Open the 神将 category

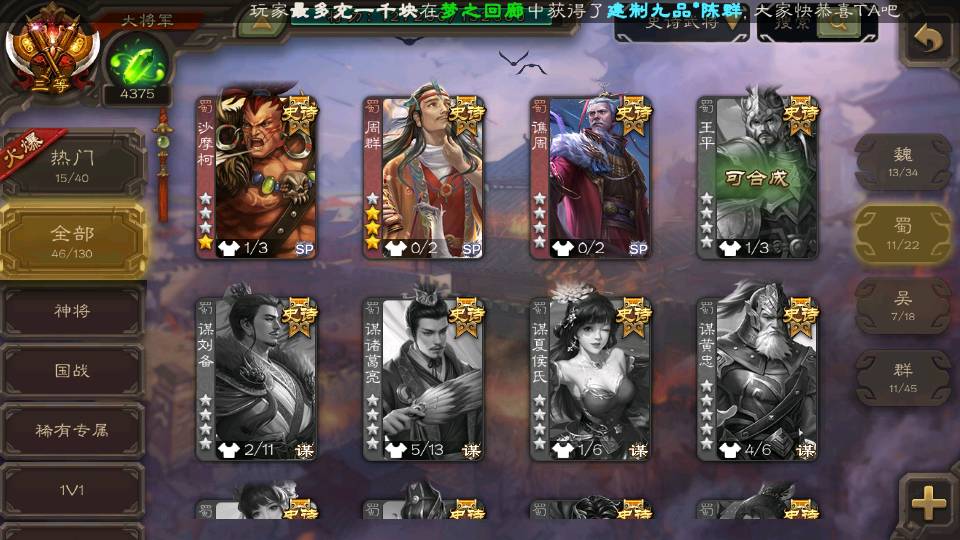72,312
